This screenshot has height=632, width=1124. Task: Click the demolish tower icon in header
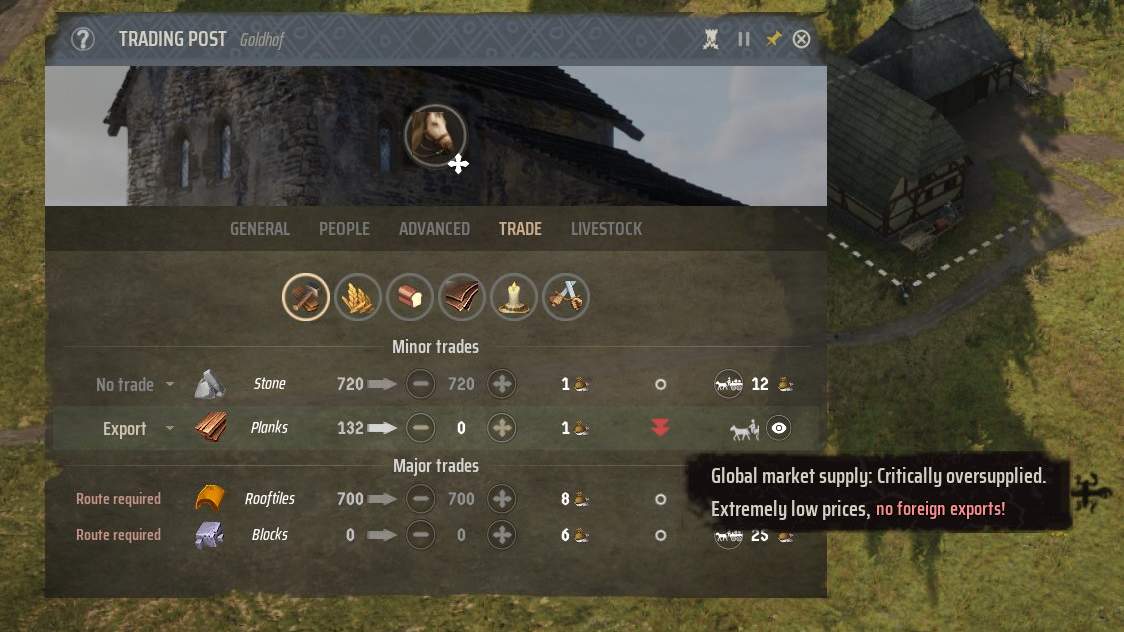[711, 39]
